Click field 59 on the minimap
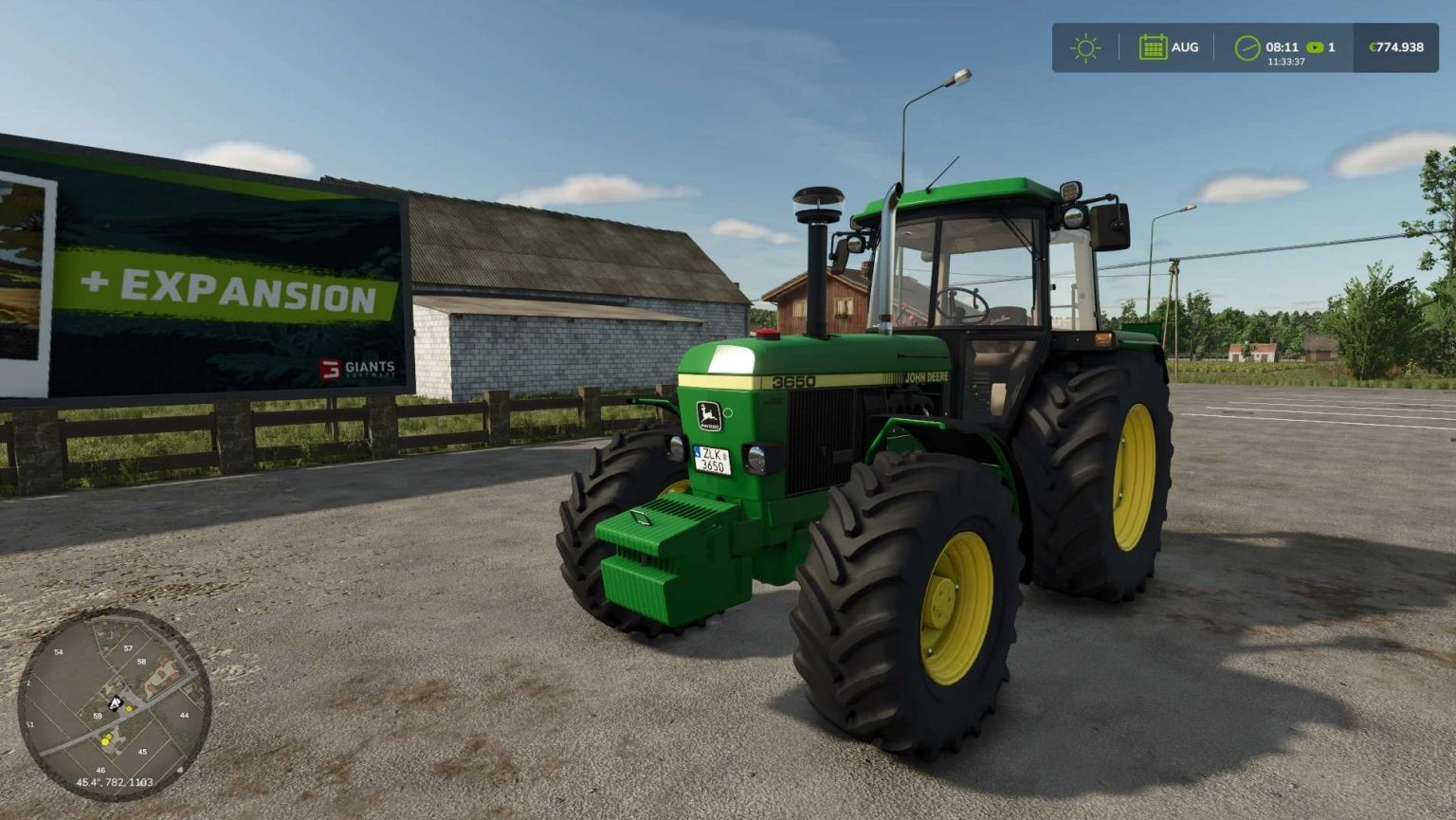Viewport: 1456px width, 820px height. pos(98,717)
